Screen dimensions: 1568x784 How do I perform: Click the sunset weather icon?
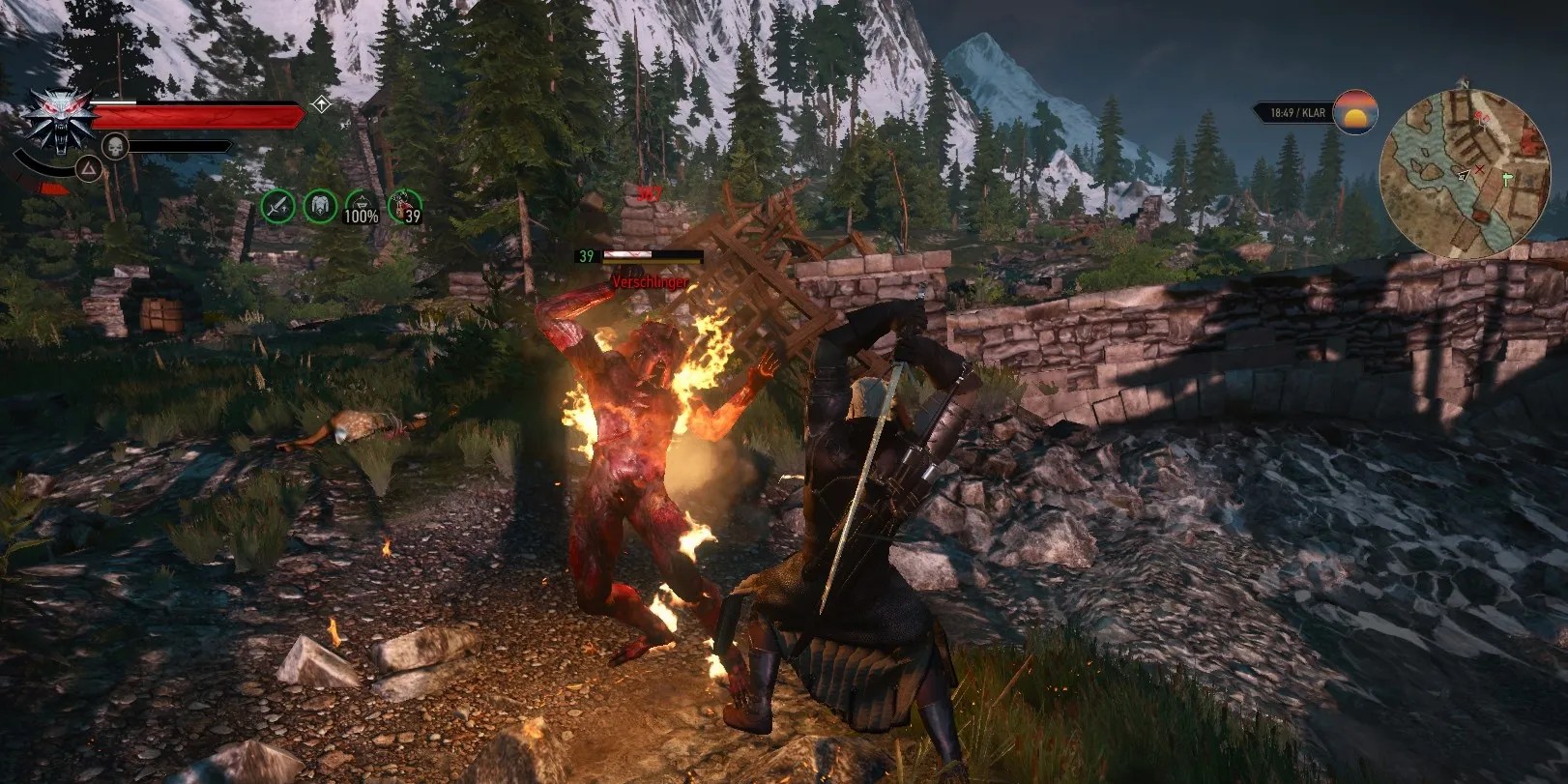1354,113
